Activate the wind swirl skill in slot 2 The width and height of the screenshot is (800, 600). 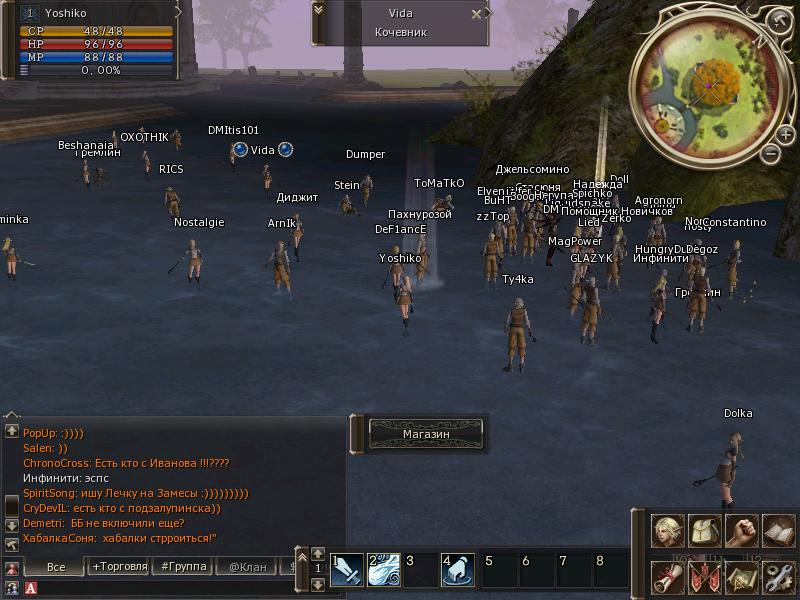pyautogui.click(x=384, y=569)
